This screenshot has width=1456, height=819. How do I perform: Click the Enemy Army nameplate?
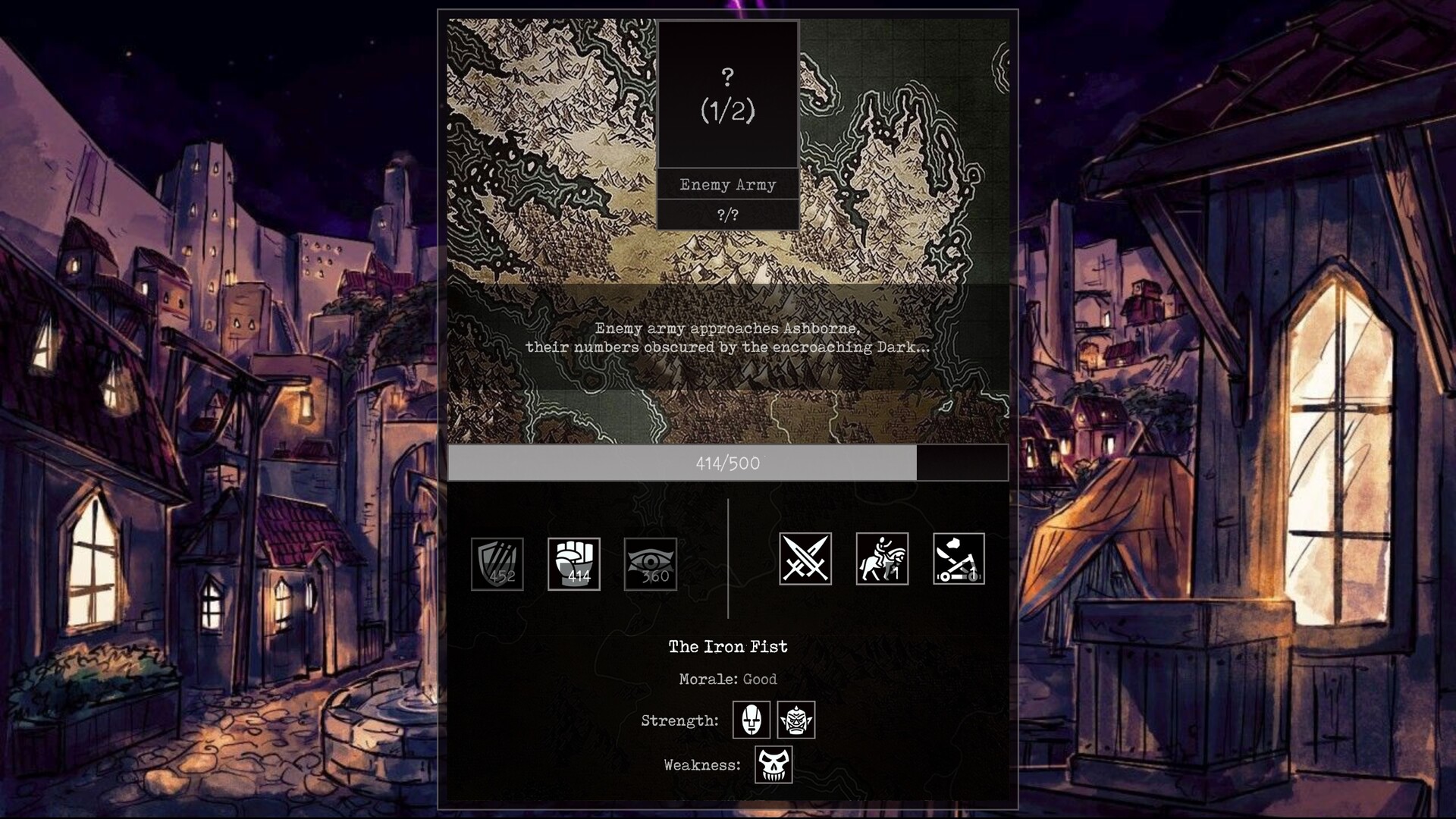729,184
